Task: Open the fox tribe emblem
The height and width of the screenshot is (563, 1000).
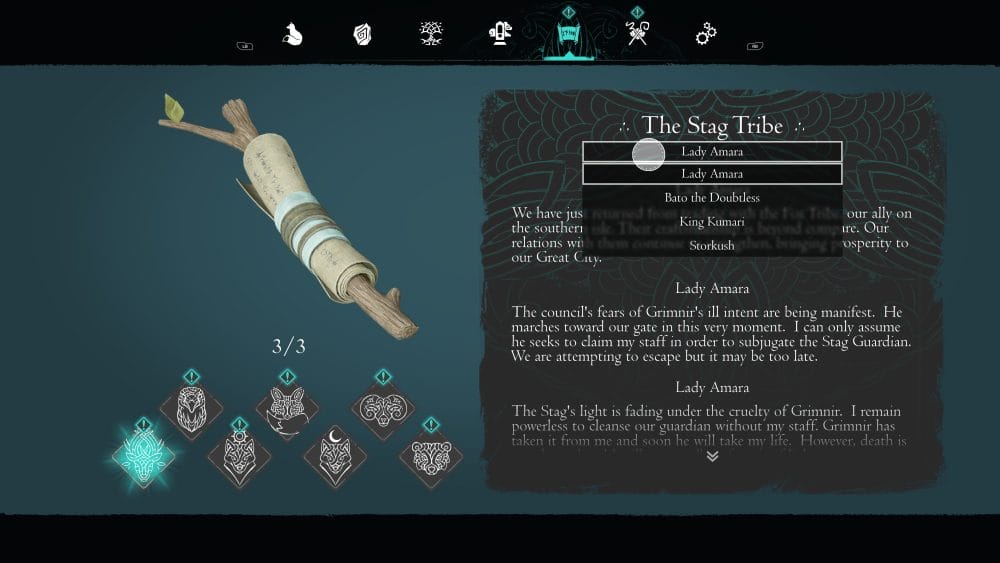Action: pyautogui.click(x=287, y=410)
